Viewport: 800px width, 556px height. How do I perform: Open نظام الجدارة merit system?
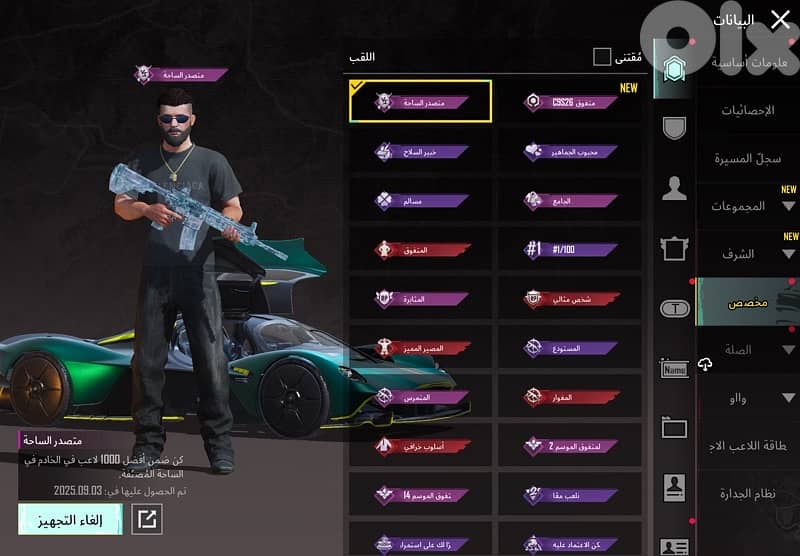[x=748, y=494]
